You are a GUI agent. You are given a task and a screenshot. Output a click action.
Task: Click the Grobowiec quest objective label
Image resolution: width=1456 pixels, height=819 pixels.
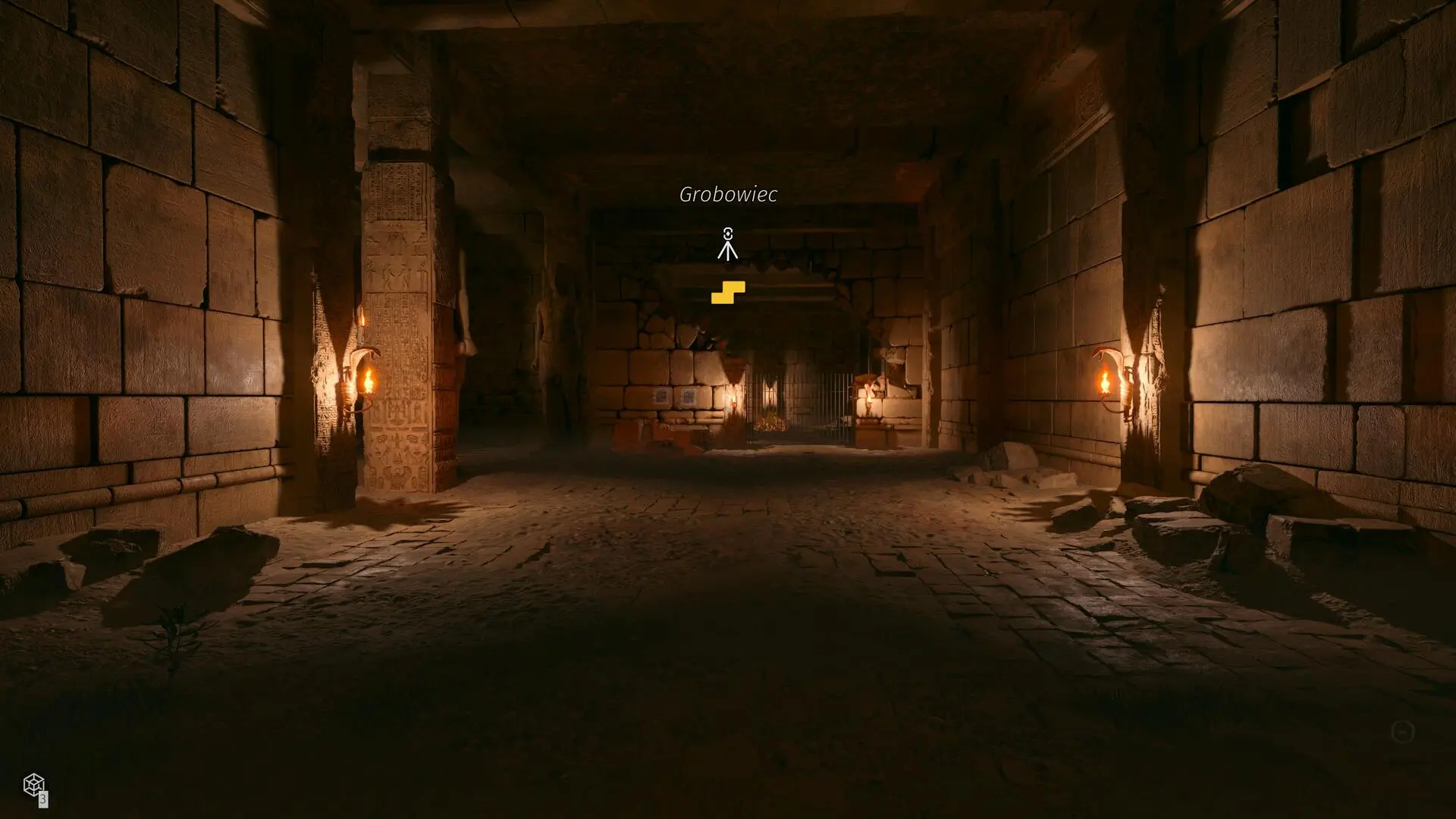(x=728, y=196)
